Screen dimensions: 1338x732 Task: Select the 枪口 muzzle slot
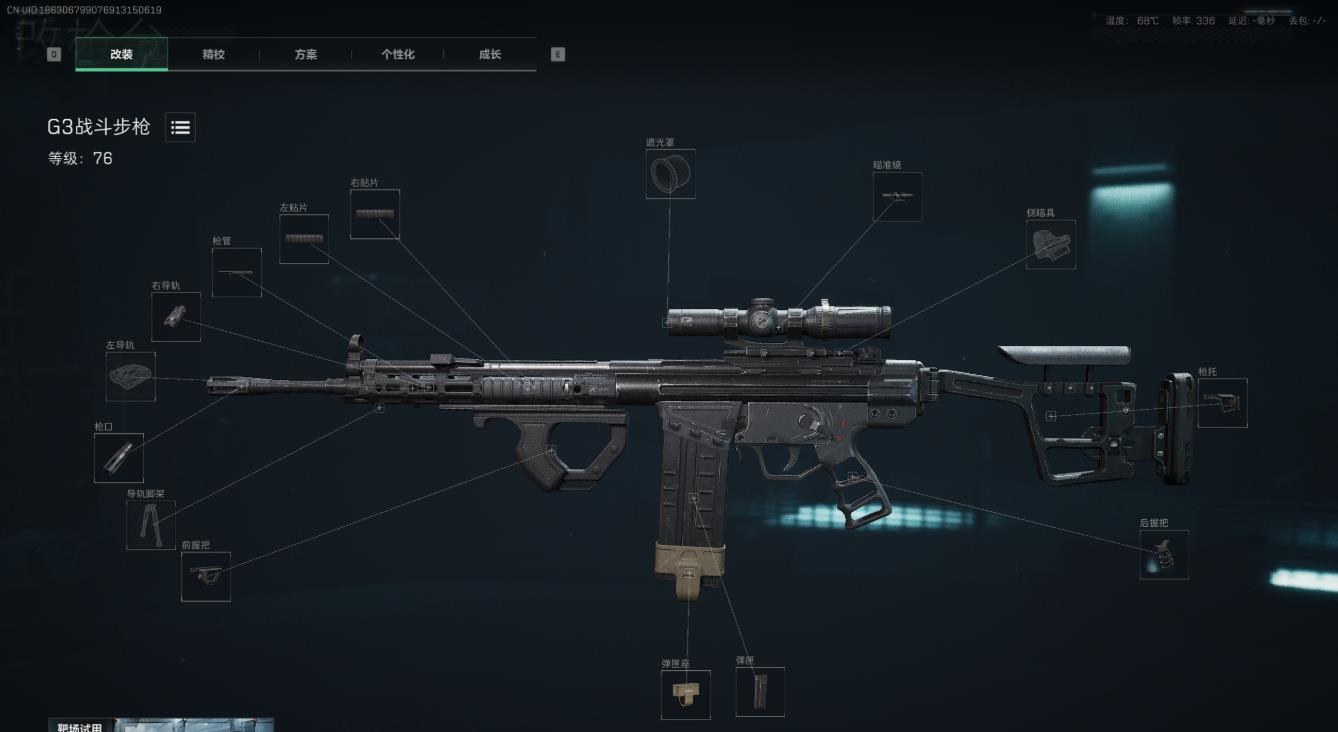[x=119, y=458]
